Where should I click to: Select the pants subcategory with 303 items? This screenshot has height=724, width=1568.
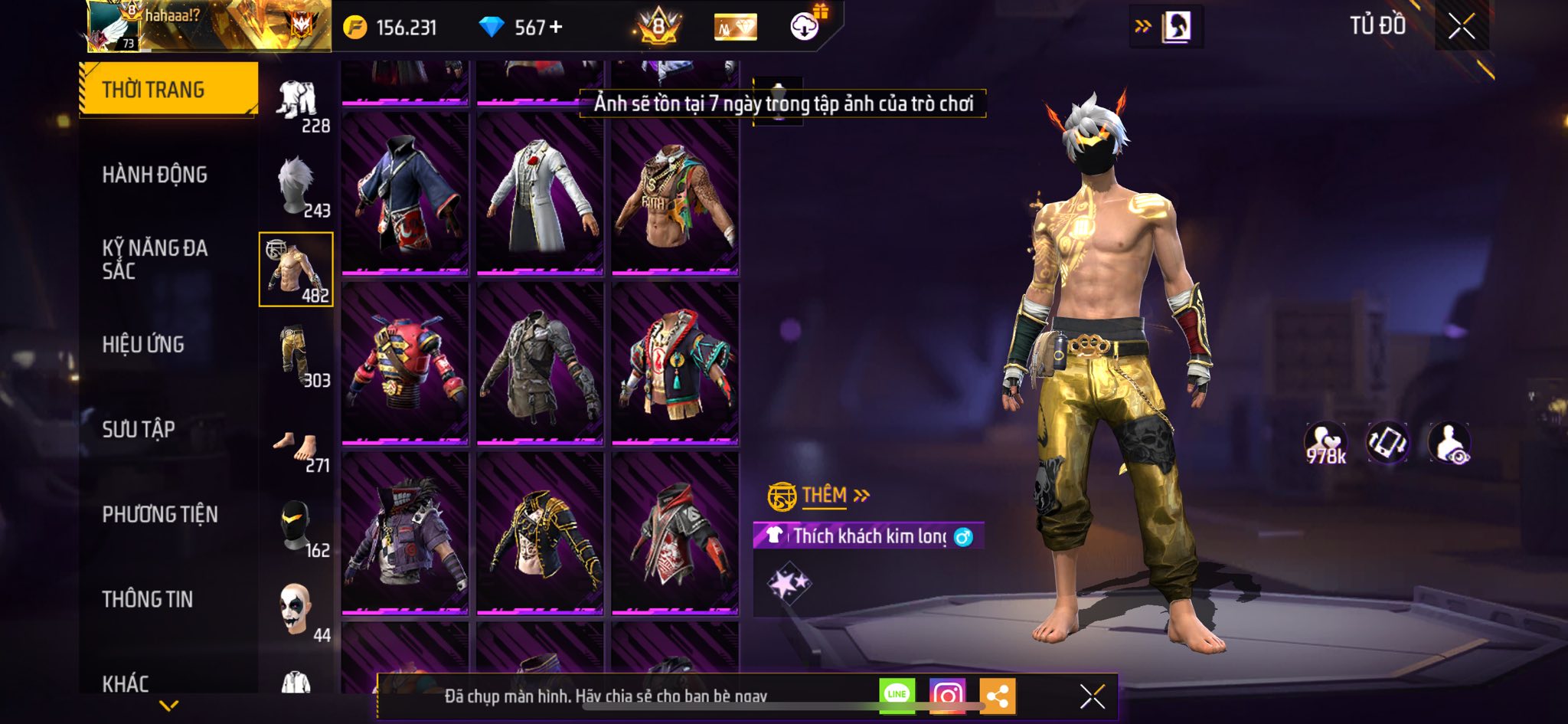point(297,356)
